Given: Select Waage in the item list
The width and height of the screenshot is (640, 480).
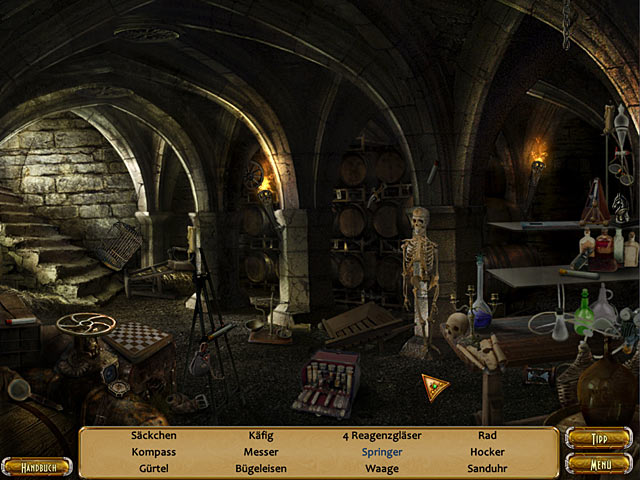Looking at the screenshot, I should [x=381, y=468].
